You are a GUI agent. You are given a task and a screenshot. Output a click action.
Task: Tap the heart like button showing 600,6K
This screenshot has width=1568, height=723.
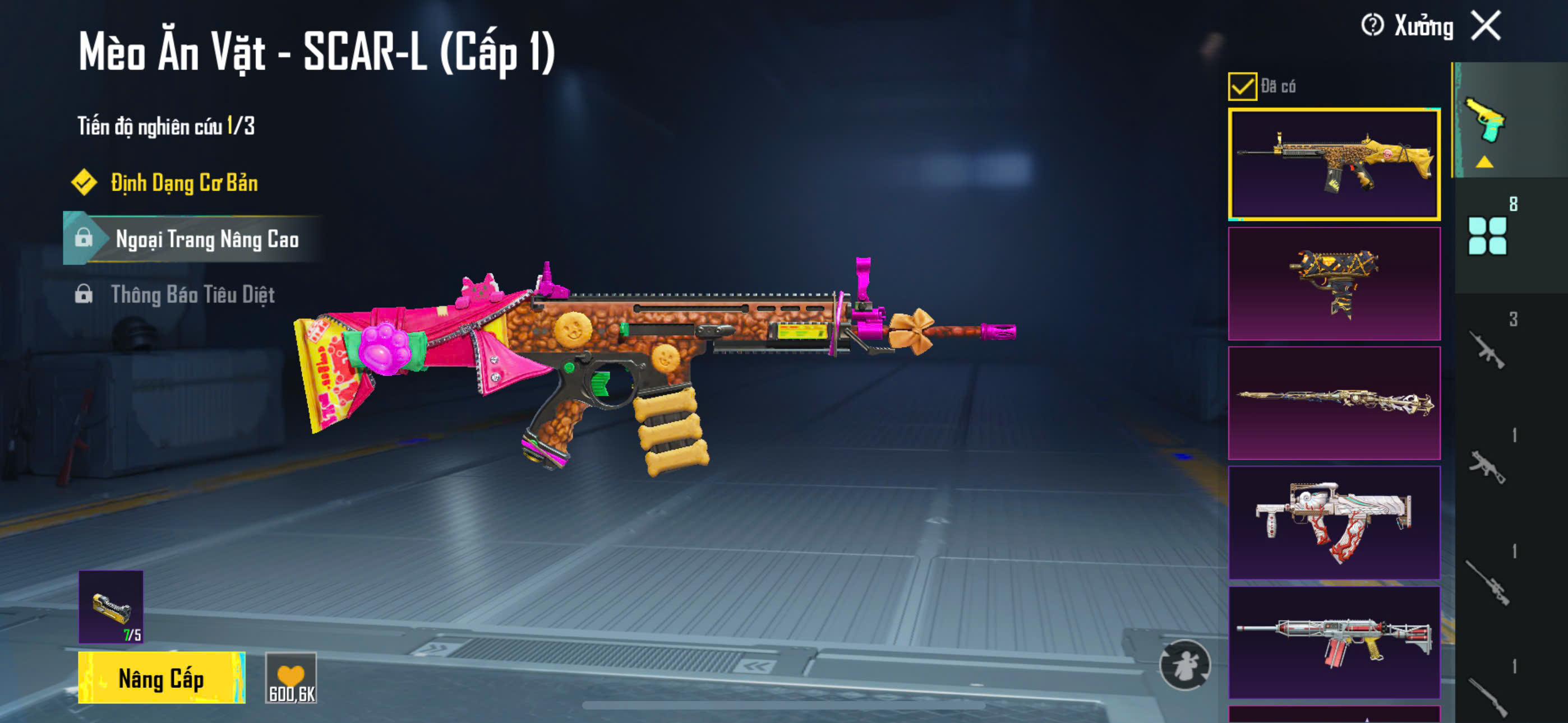tap(291, 678)
